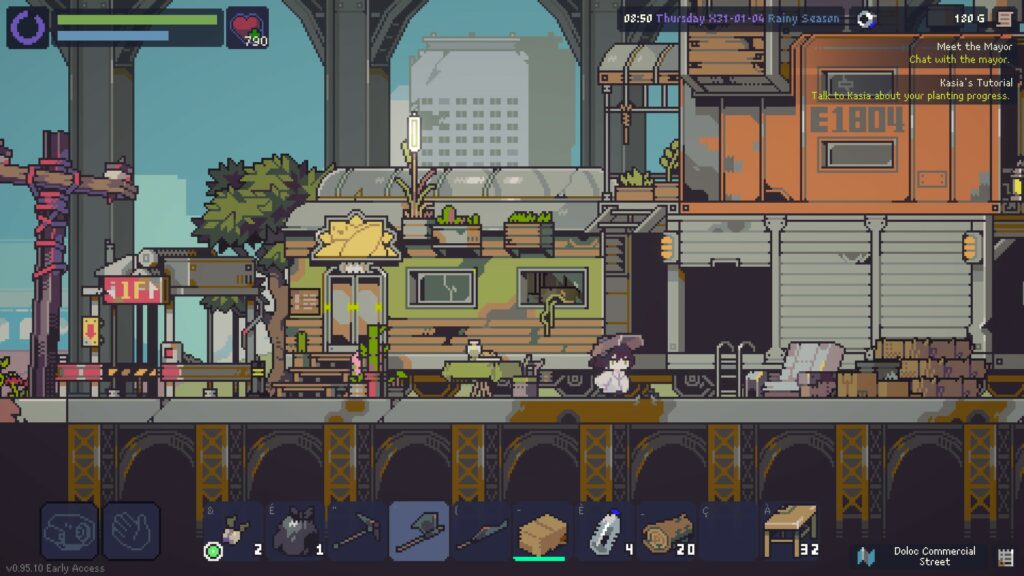This screenshot has height=576, width=1024.
Task: Choose the wooden crate slot
Action: [542, 531]
